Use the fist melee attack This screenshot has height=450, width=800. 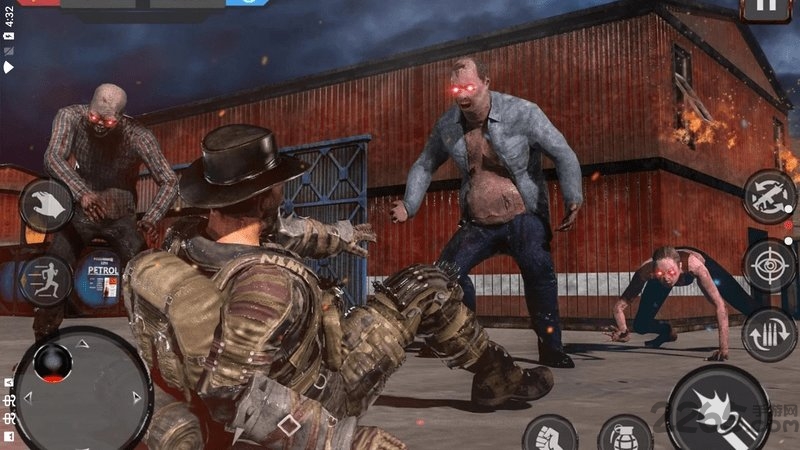click(550, 436)
